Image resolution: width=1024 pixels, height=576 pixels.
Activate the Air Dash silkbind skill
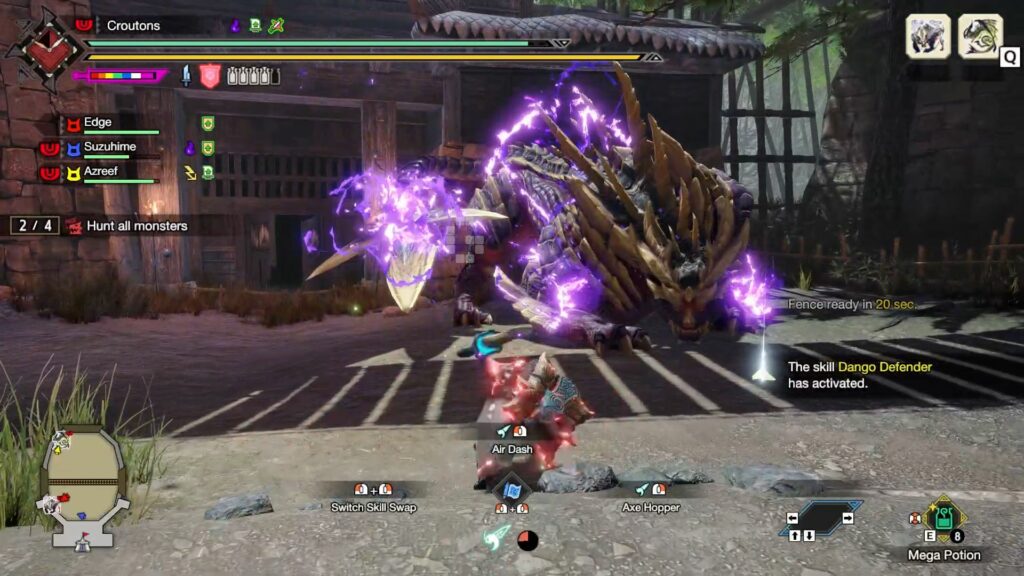coord(511,449)
